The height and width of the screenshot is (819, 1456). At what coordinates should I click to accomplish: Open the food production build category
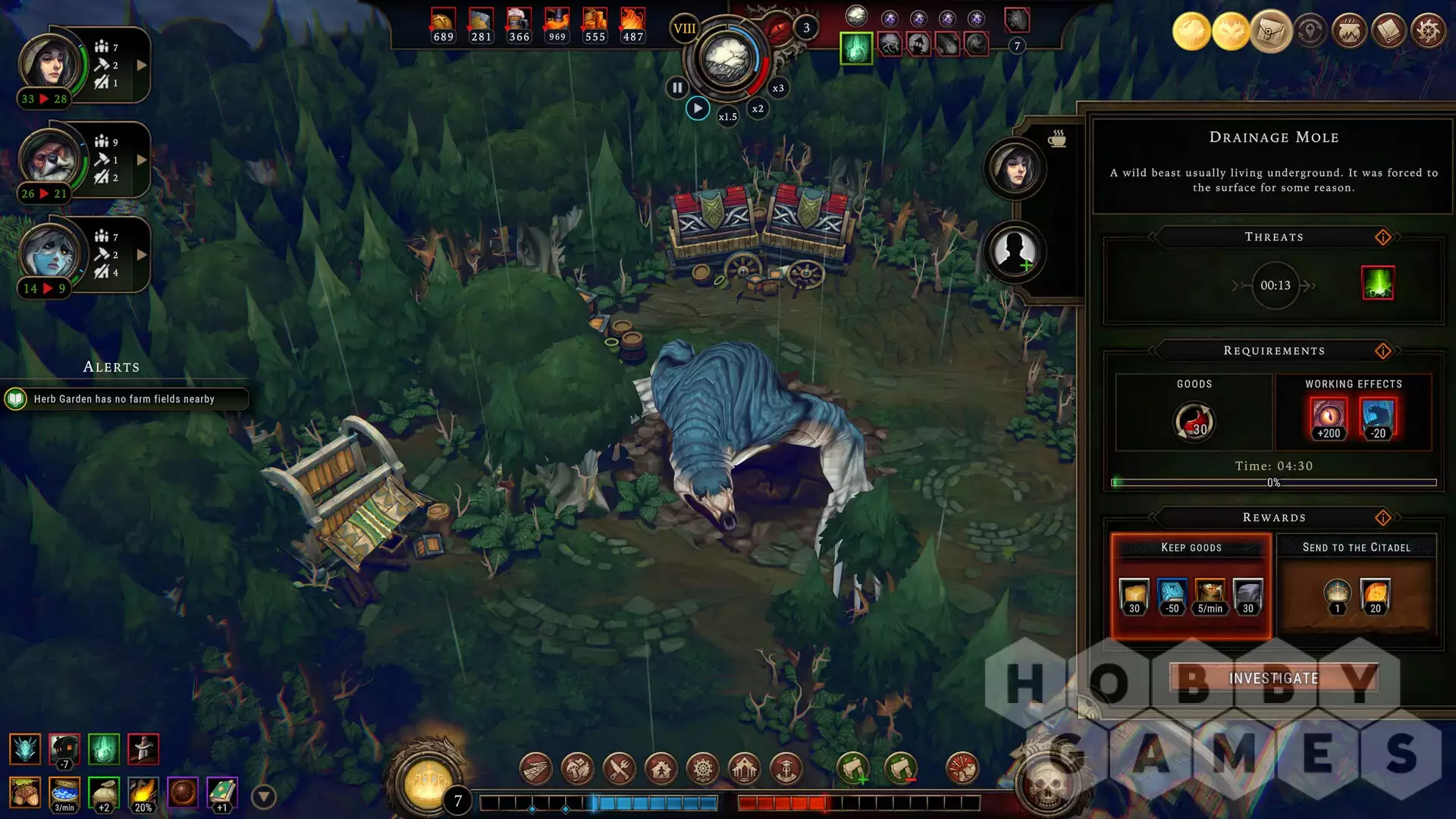[619, 770]
